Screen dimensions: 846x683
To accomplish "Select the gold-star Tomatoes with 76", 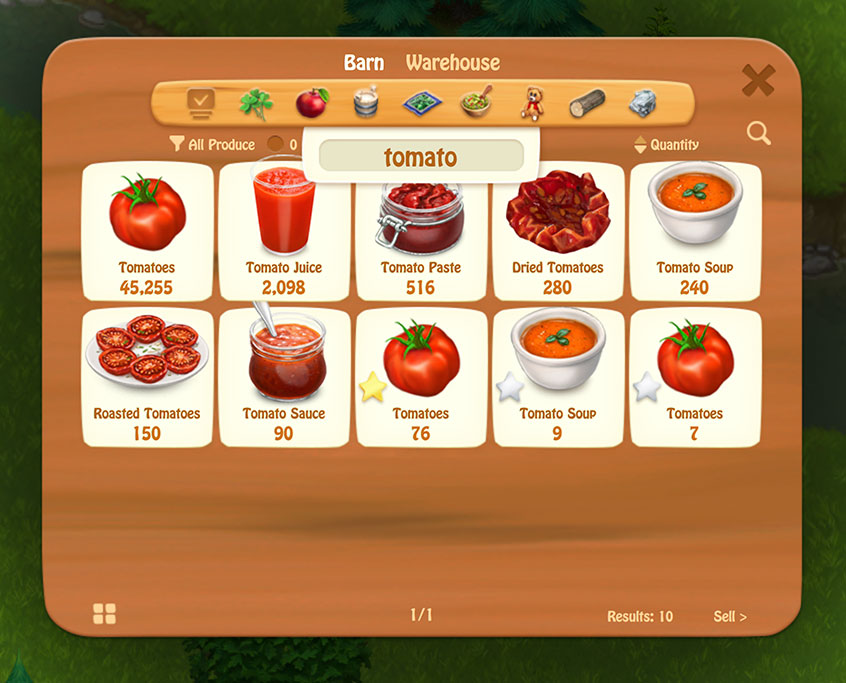I will pyautogui.click(x=420, y=378).
